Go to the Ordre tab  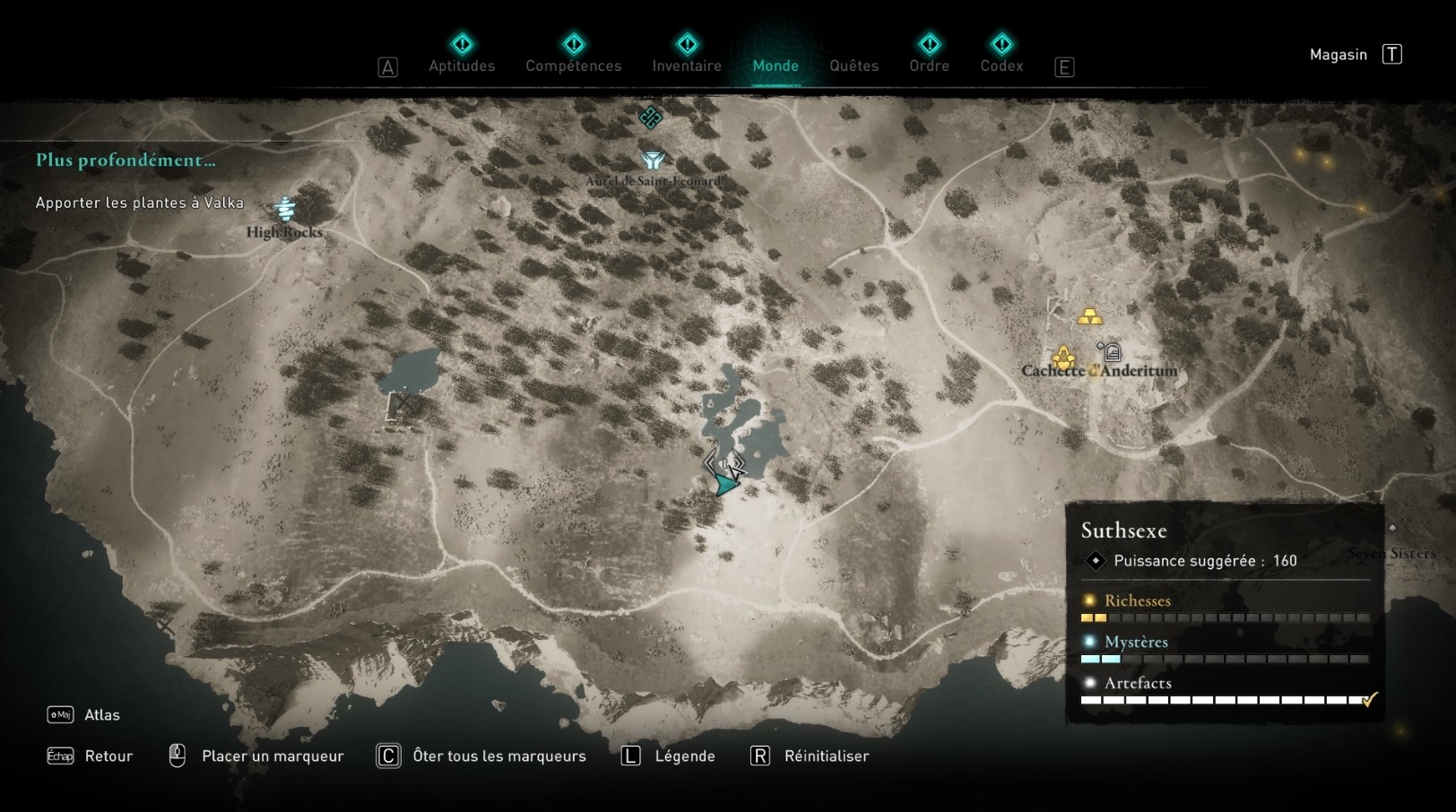click(929, 65)
